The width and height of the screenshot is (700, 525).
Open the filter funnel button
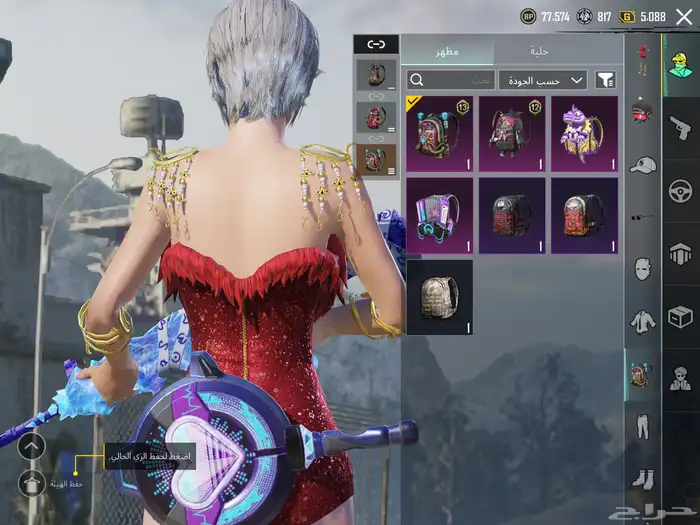pyautogui.click(x=606, y=80)
